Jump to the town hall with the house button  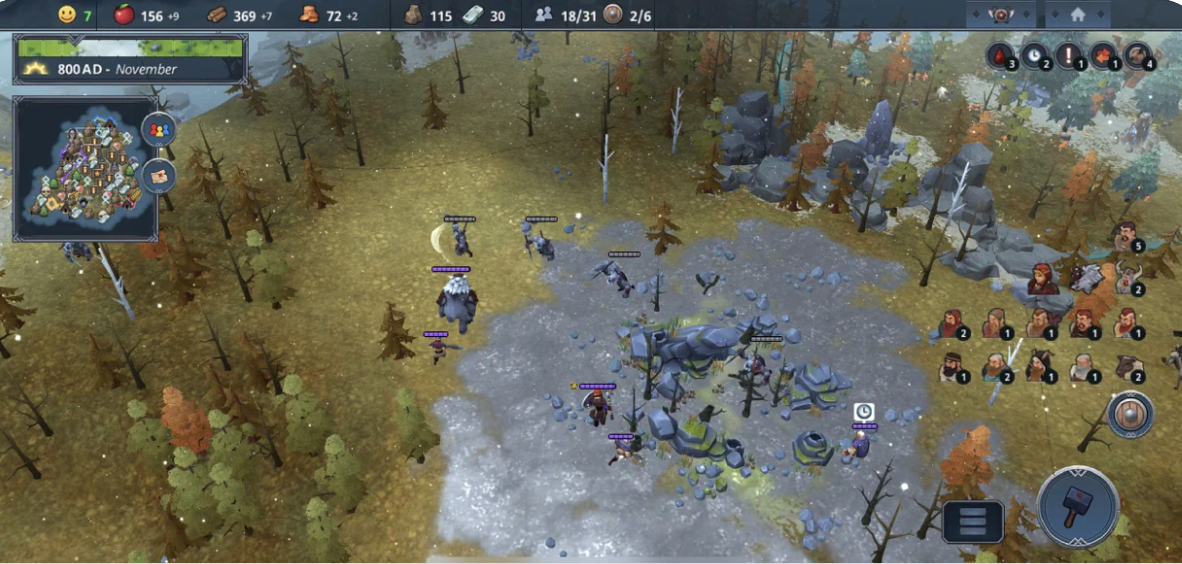pyautogui.click(x=1077, y=15)
